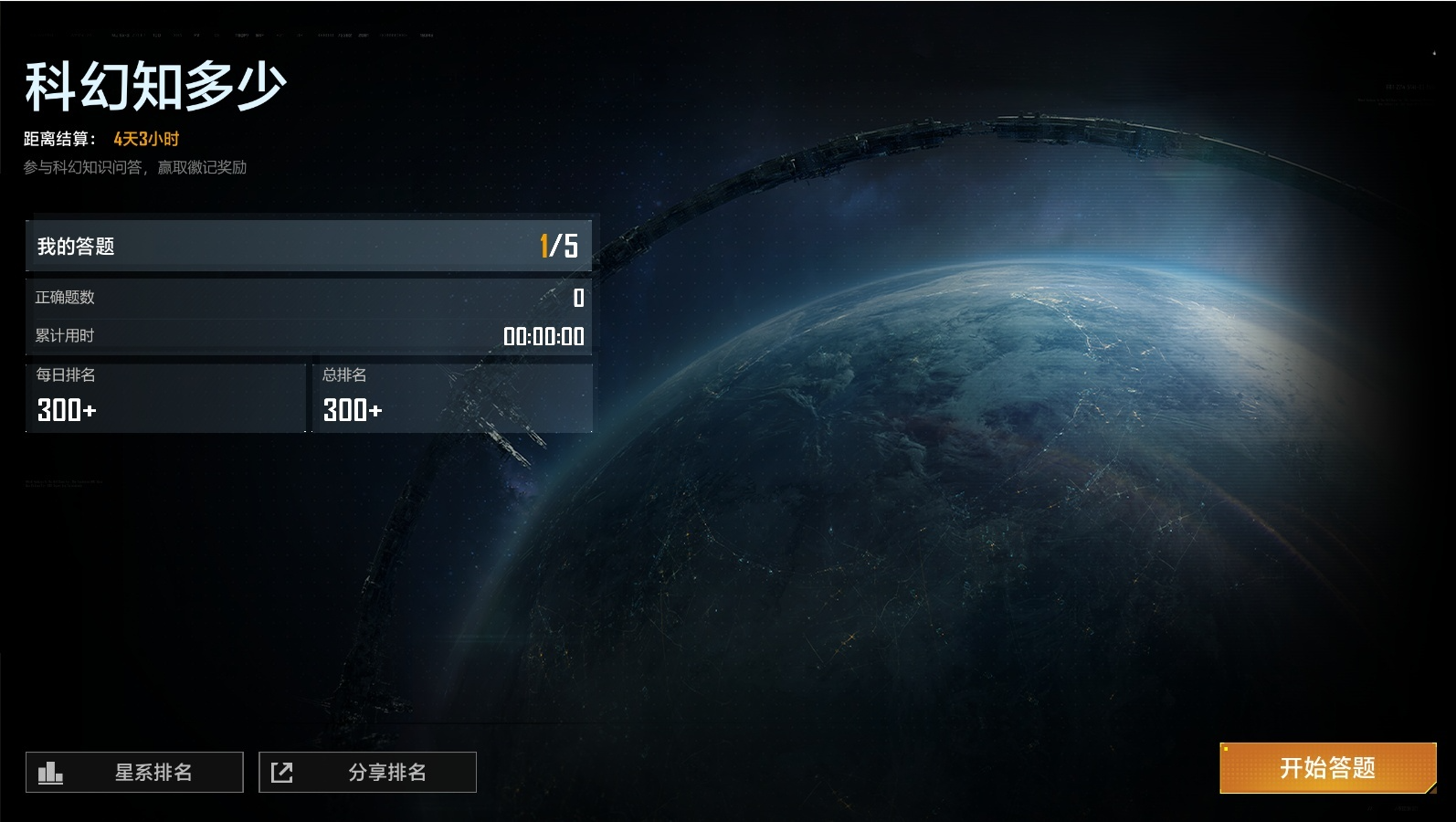Click the orange 开始答题 button
Screen dimensions: 1456x822
click(1327, 768)
